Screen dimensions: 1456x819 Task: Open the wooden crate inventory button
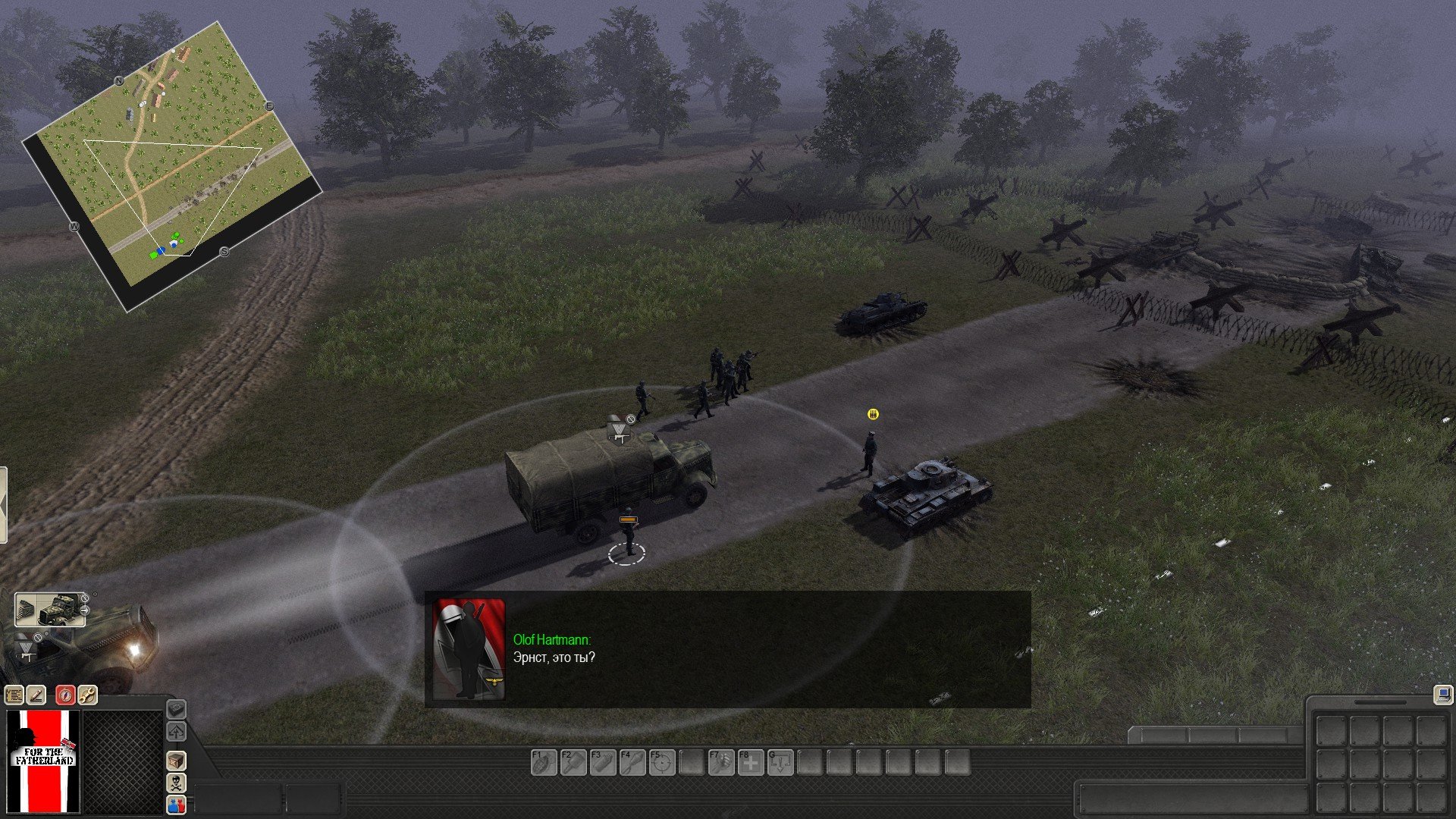click(x=176, y=761)
